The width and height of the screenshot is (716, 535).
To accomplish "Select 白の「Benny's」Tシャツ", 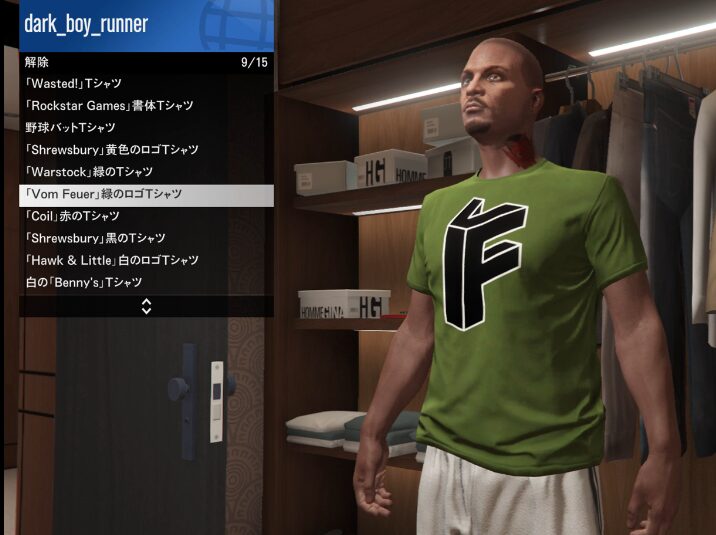I will tap(145, 283).
